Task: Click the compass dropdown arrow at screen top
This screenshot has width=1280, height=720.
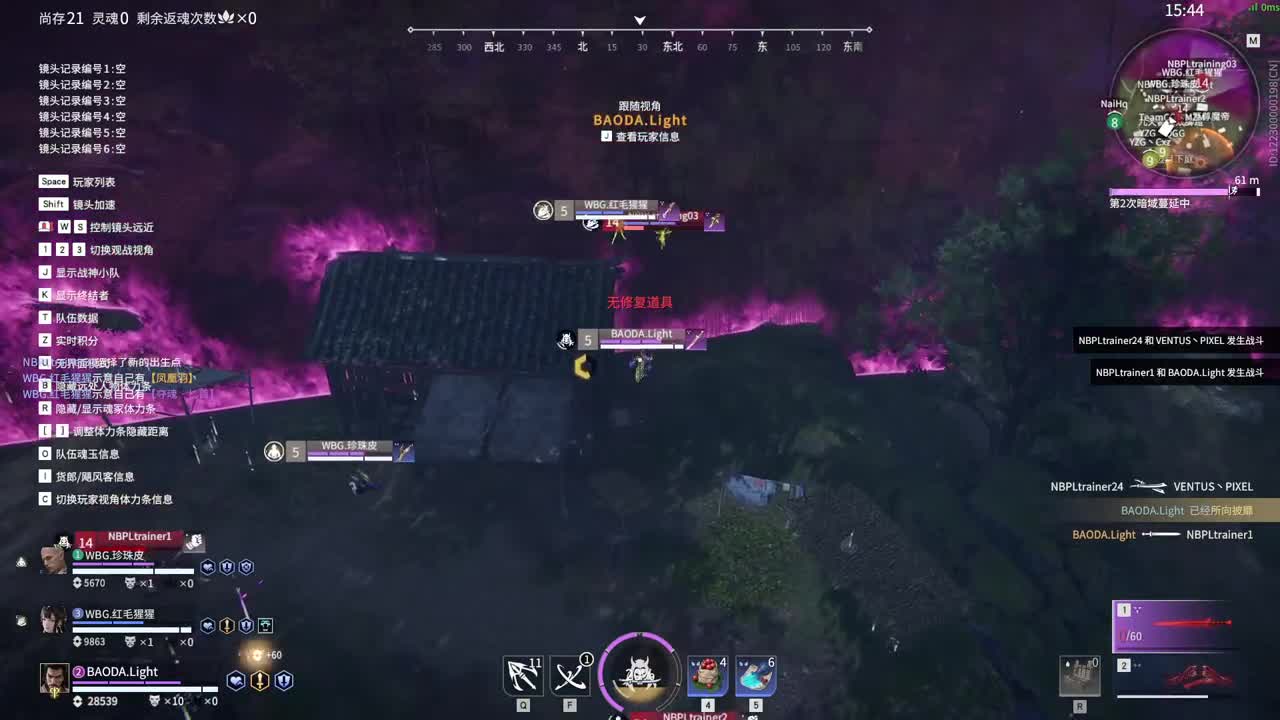Action: click(639, 20)
